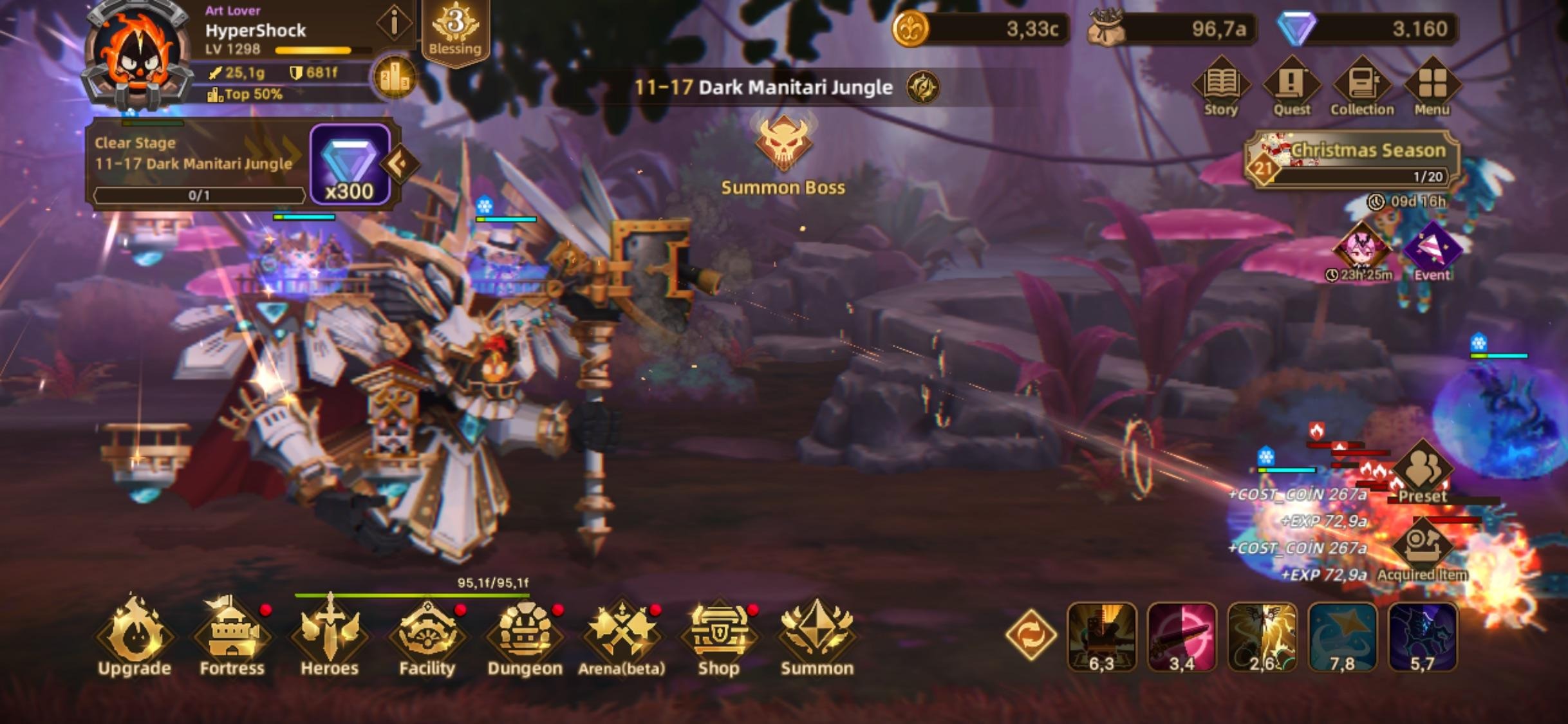The height and width of the screenshot is (724, 1568).
Task: Open the Arena(beta) menu
Action: [622, 636]
